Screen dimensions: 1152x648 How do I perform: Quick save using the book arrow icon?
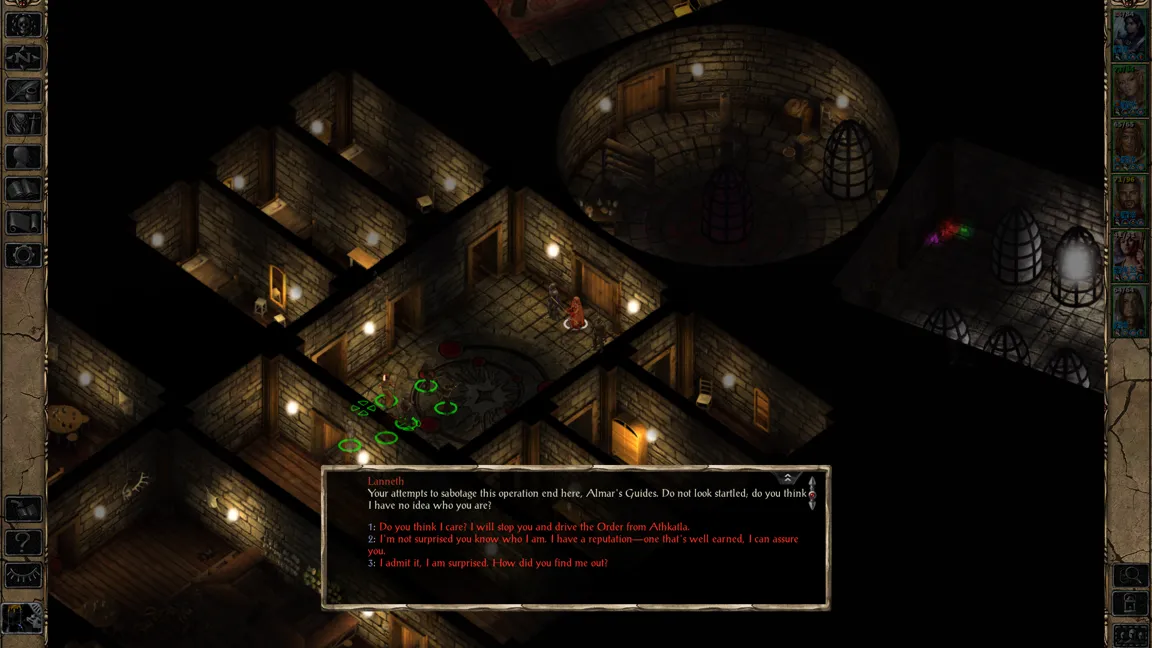[x=24, y=511]
